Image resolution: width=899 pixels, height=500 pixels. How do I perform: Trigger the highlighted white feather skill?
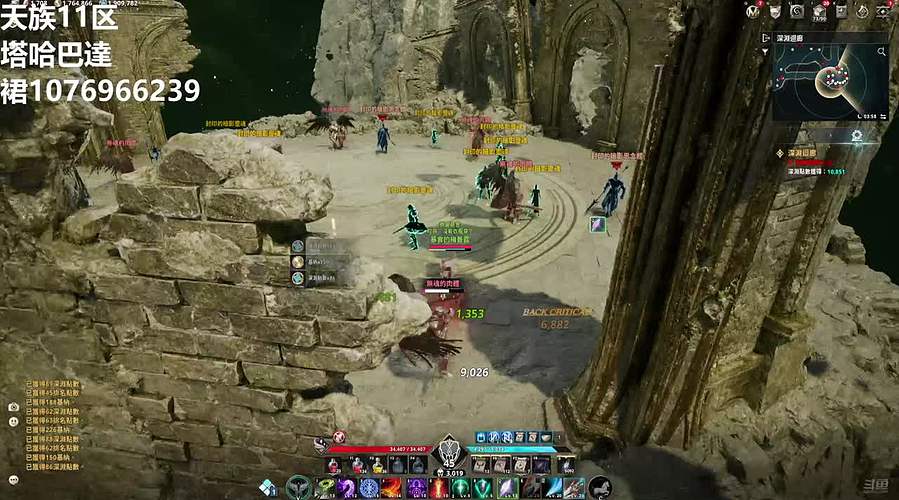point(508,488)
